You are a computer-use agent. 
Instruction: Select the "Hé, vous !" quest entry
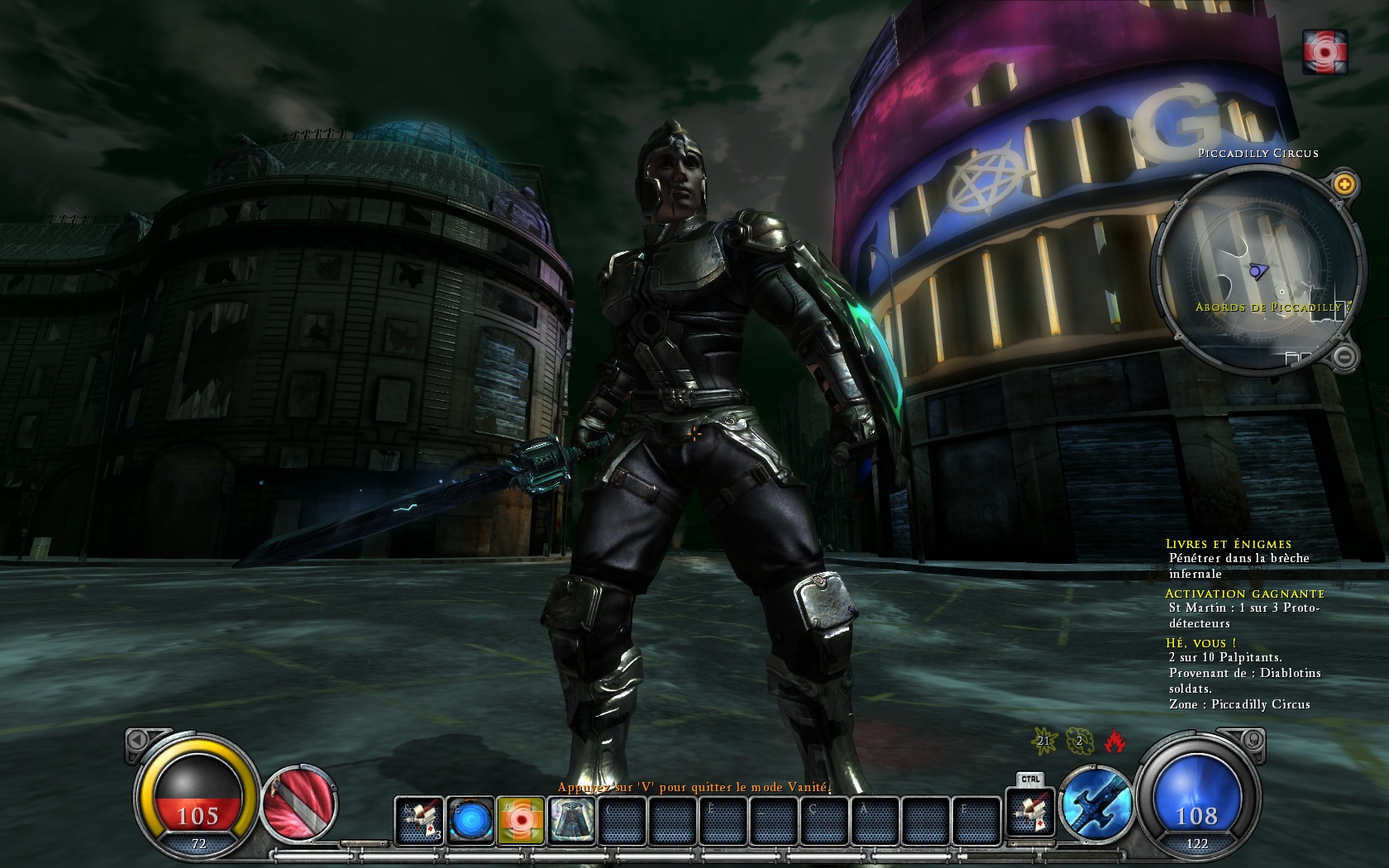pos(1200,642)
